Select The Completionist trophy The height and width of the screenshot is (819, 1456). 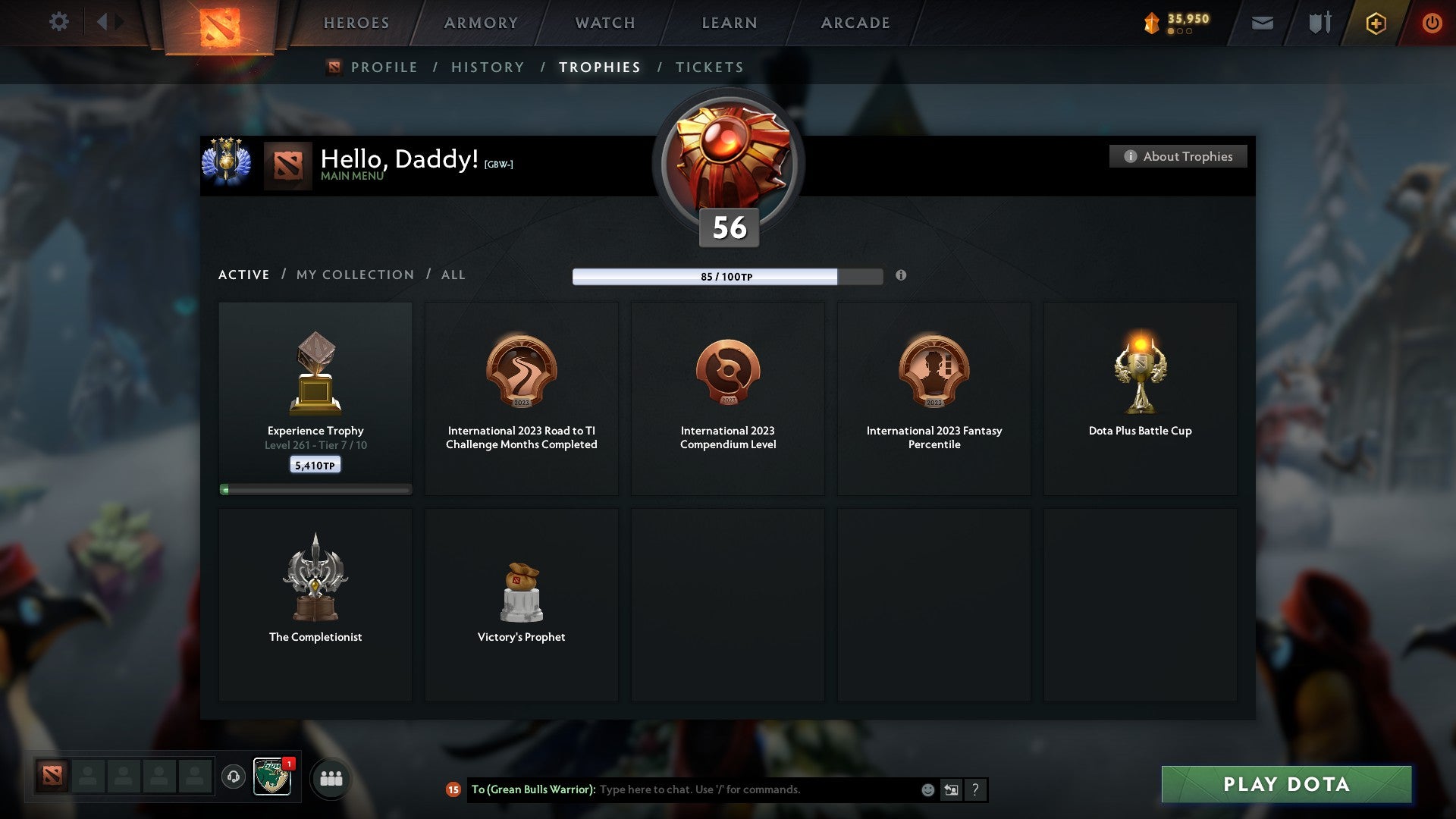tap(315, 599)
